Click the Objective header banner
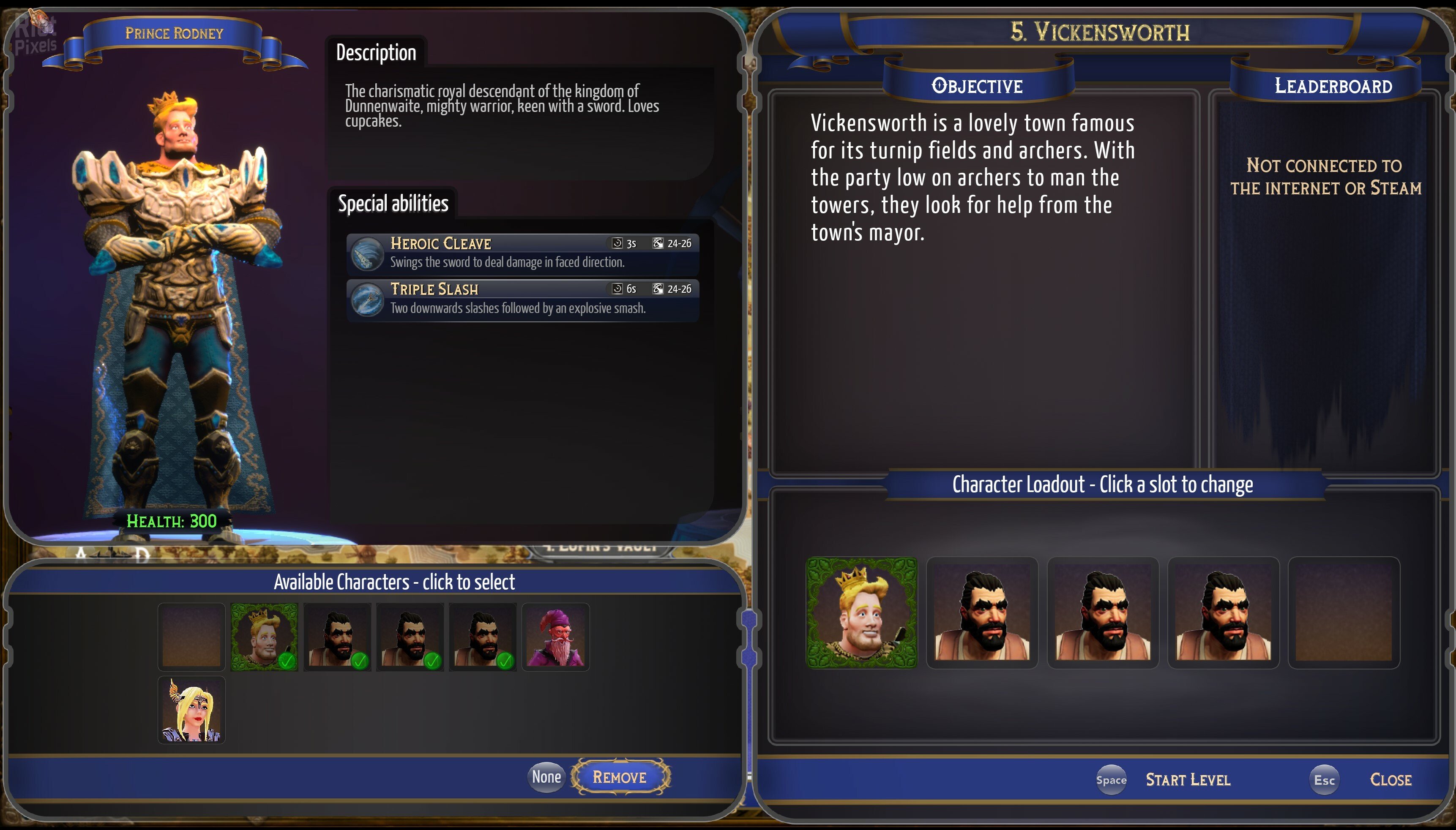 click(977, 86)
